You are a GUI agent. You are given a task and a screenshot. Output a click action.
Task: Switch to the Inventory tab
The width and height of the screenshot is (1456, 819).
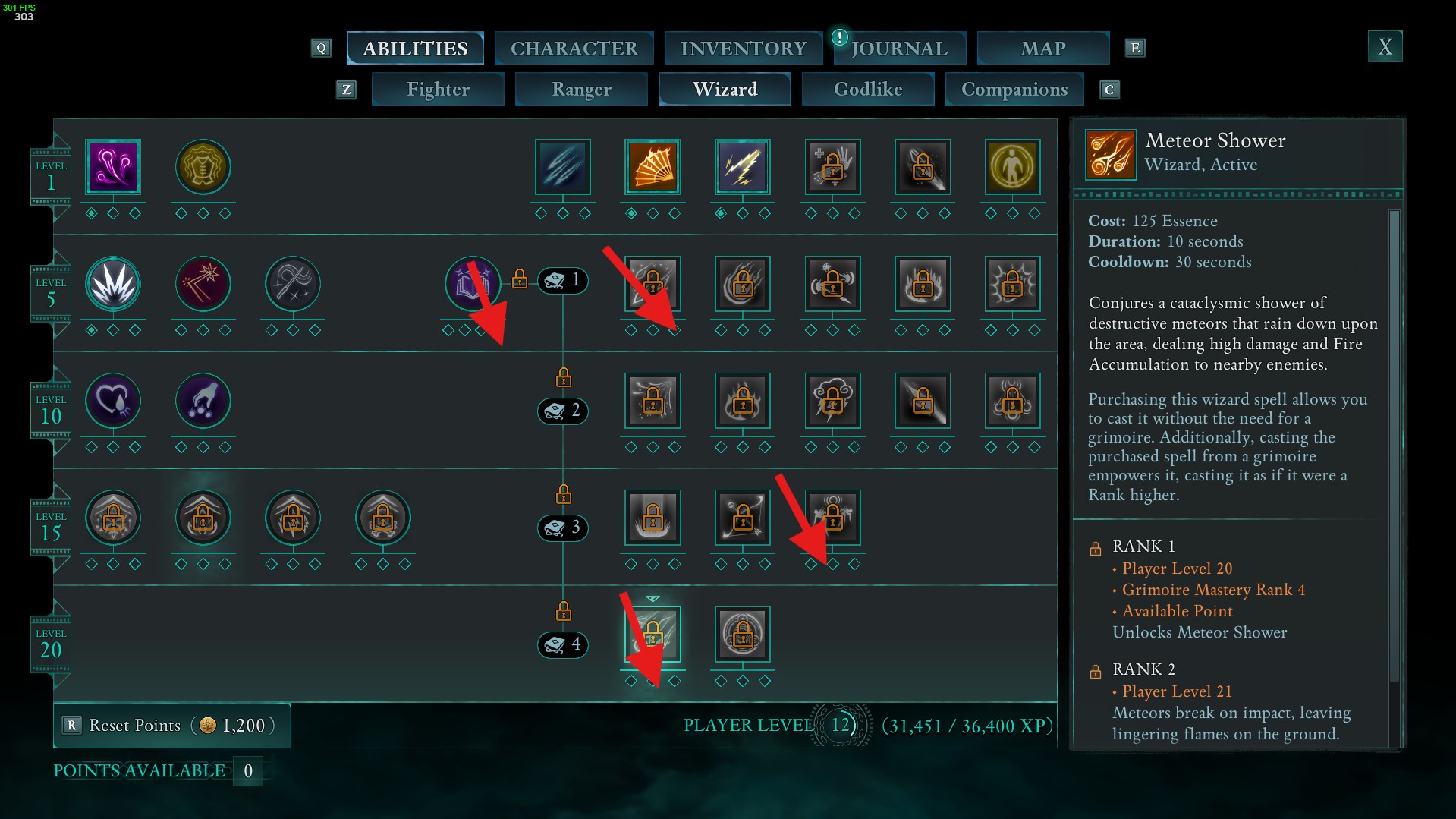coord(743,49)
